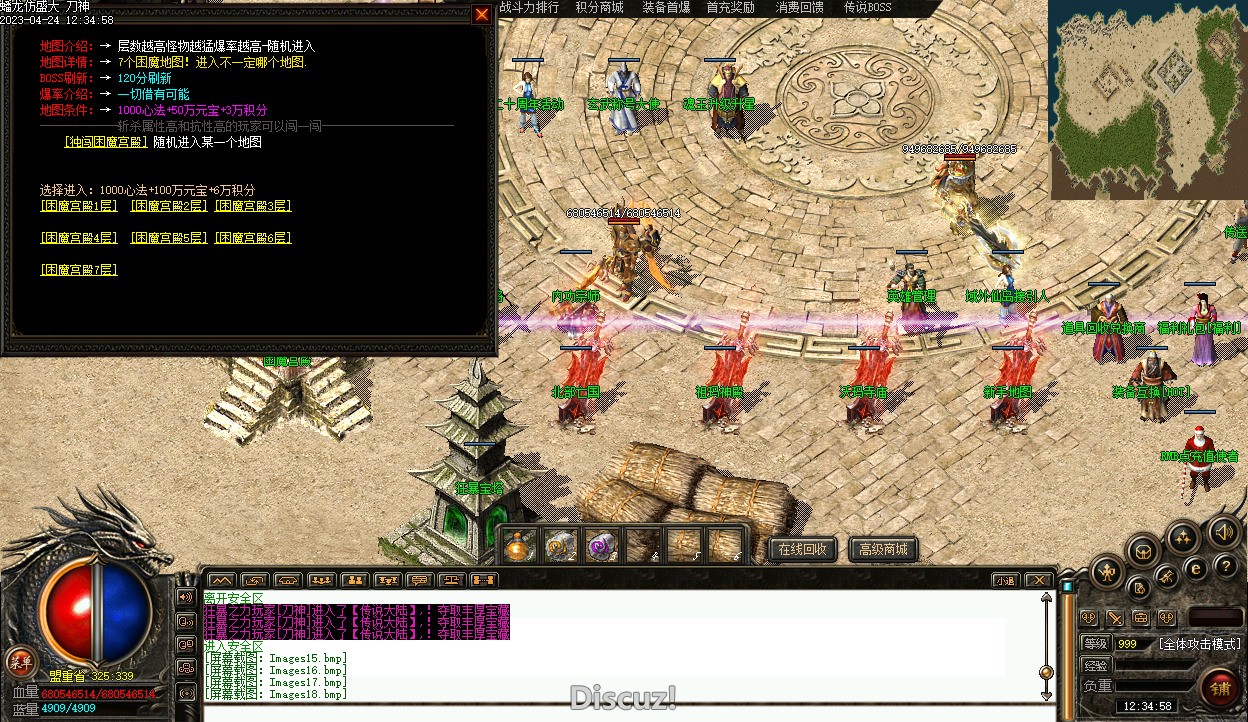The image size is (1248, 722).
Task: Go to 困魔宫殿5层
Action: [x=168, y=238]
